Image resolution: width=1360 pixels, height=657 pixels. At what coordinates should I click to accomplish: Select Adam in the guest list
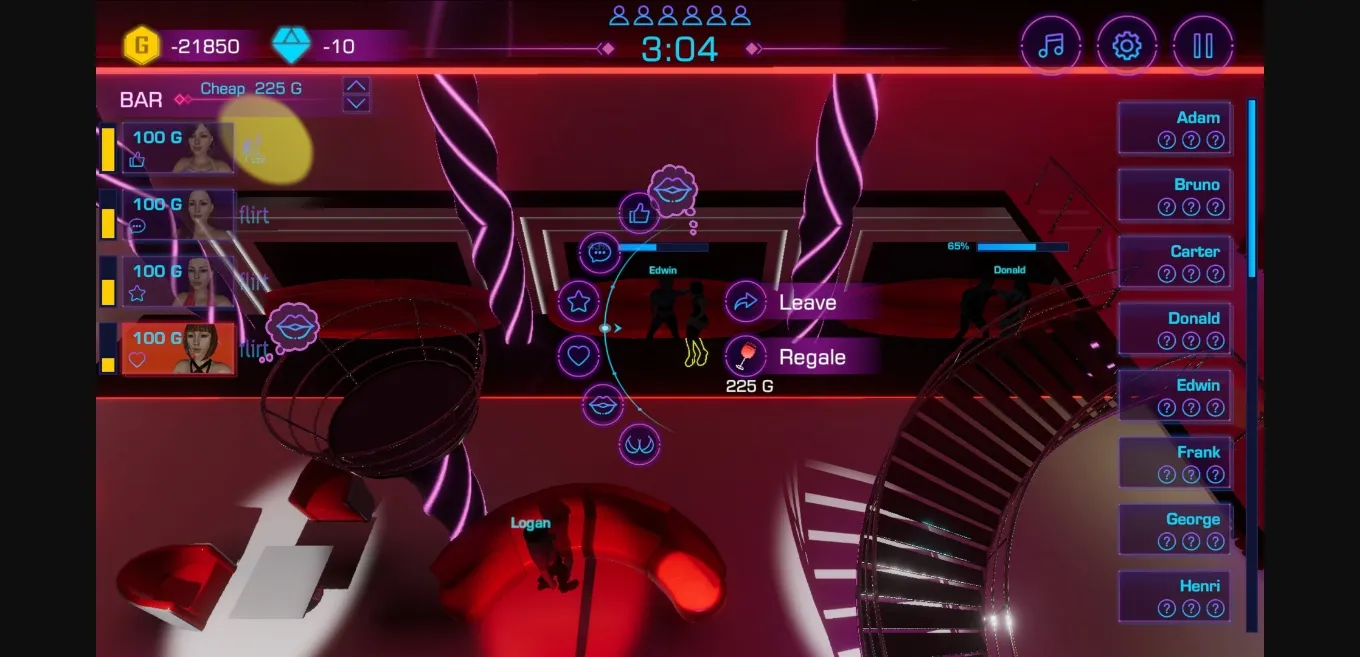(1174, 129)
